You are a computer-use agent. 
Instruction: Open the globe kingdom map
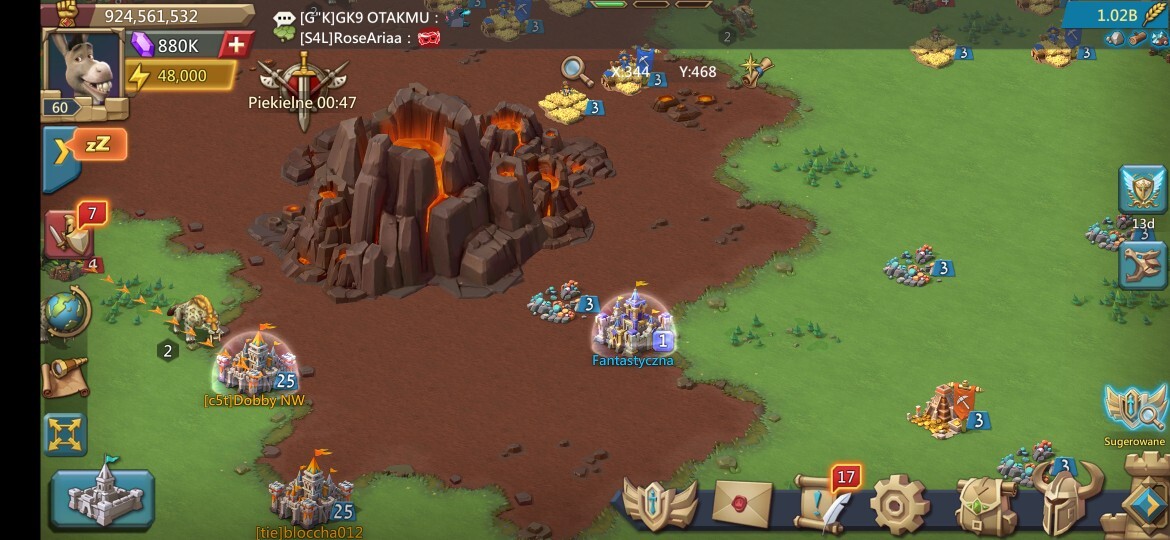66,313
